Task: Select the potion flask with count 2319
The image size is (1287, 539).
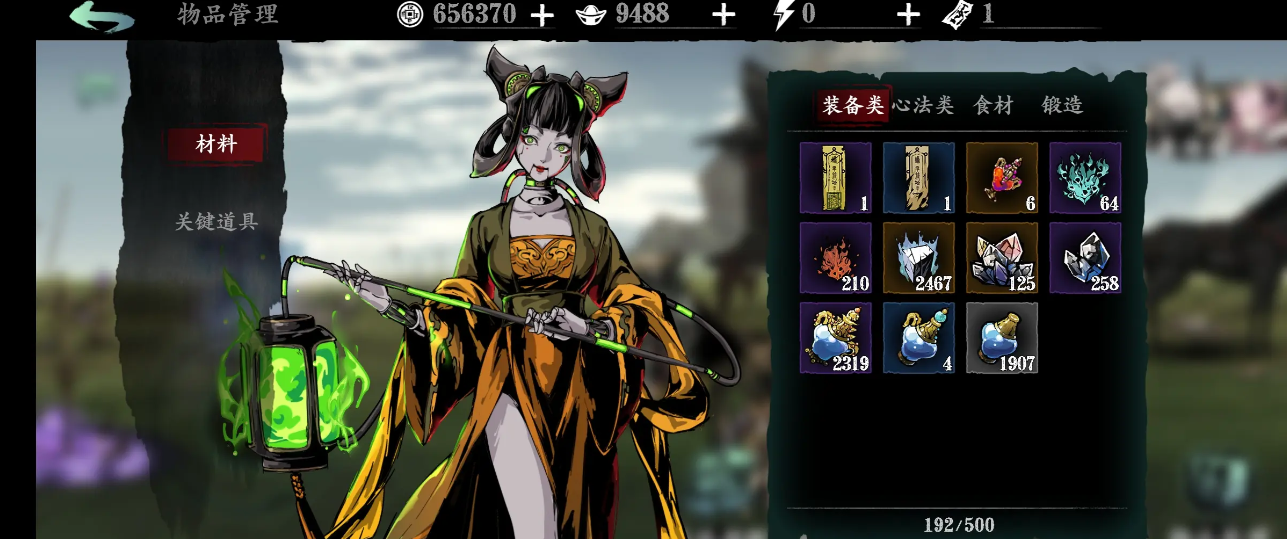Action: (835, 338)
